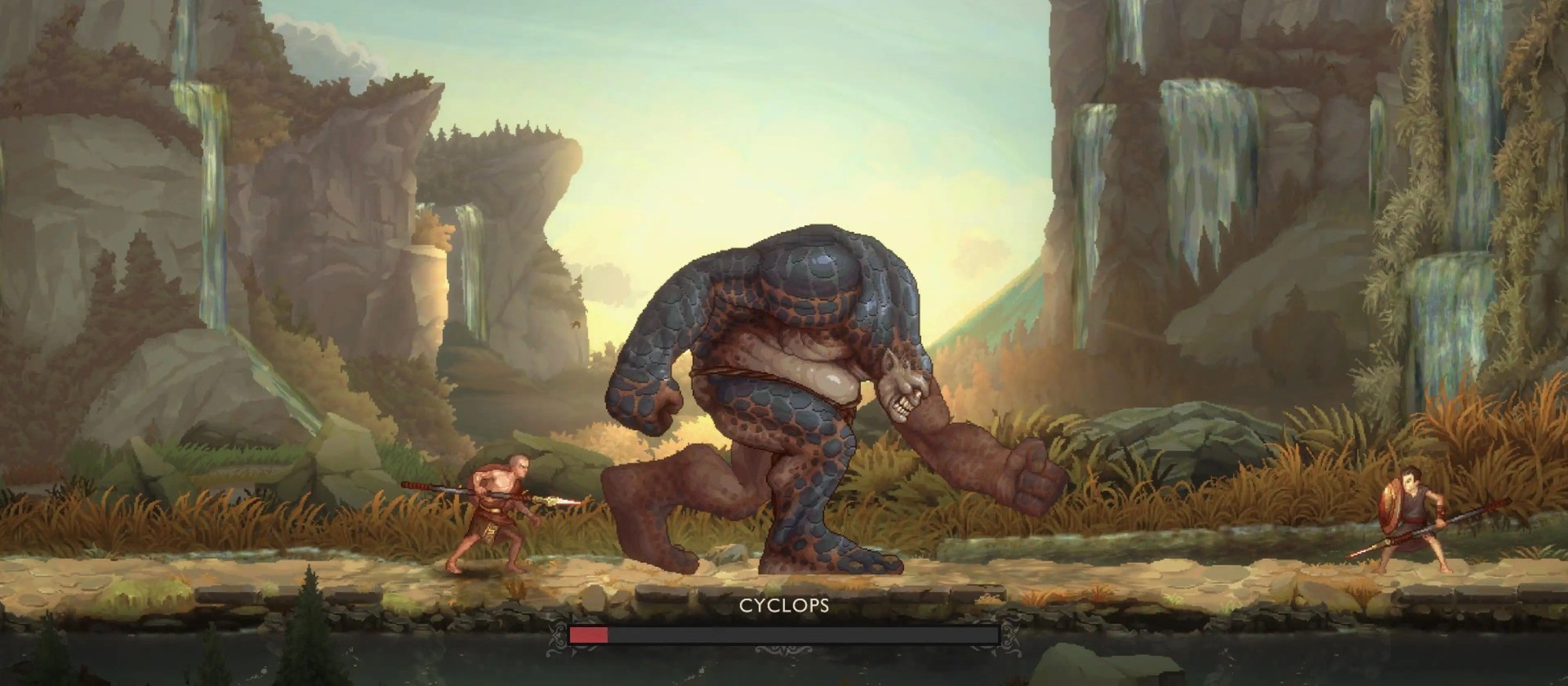Click the Cyclops' grinning face
The image size is (1568, 686).
click(x=902, y=388)
